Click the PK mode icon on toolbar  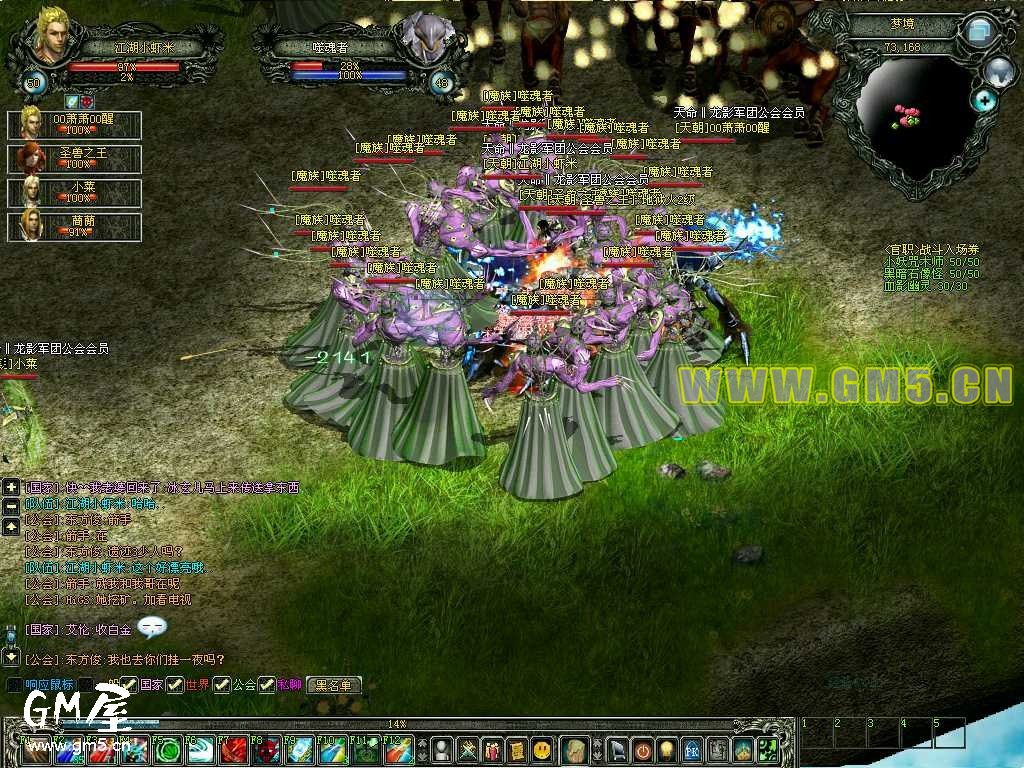tap(692, 749)
